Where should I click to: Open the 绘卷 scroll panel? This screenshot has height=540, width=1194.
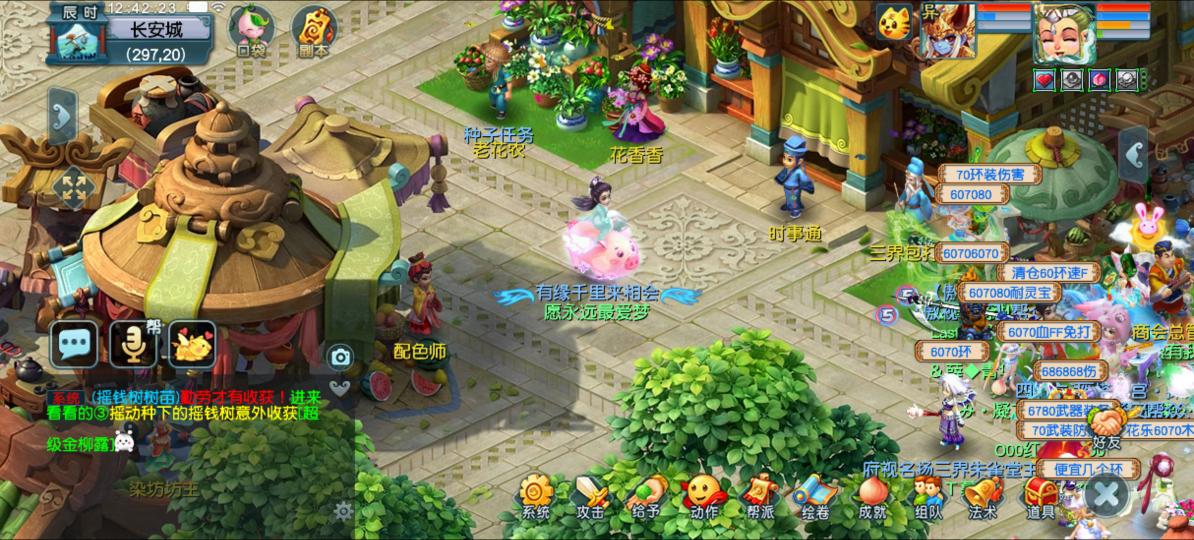pyautogui.click(x=815, y=495)
